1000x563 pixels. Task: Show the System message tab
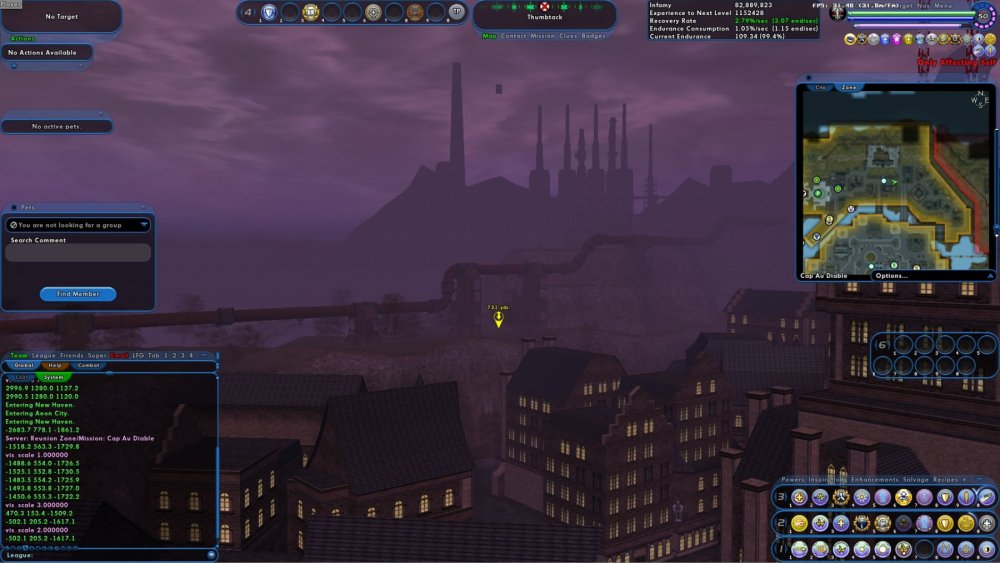tap(54, 377)
